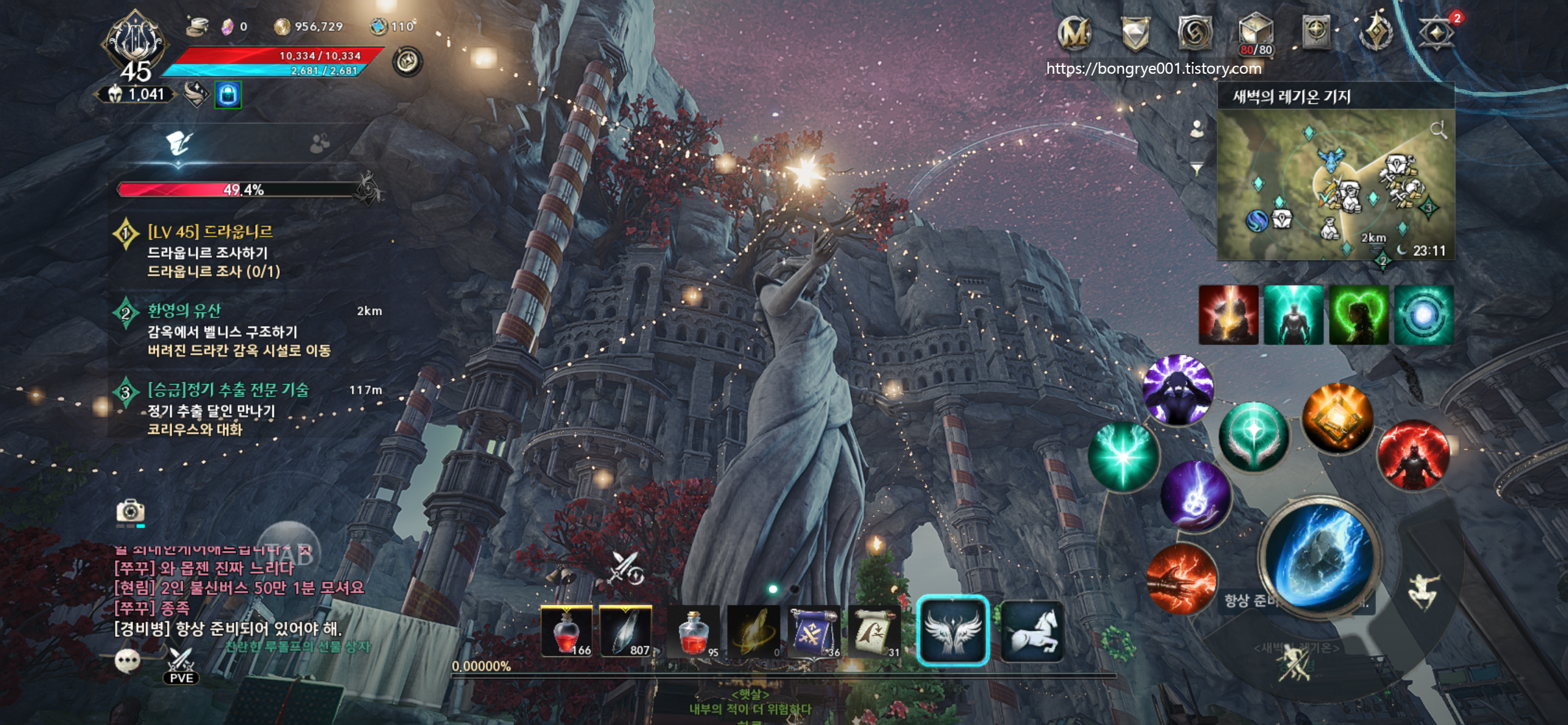Use the red health potion with 166 count
The image size is (1568, 725).
tap(566, 631)
